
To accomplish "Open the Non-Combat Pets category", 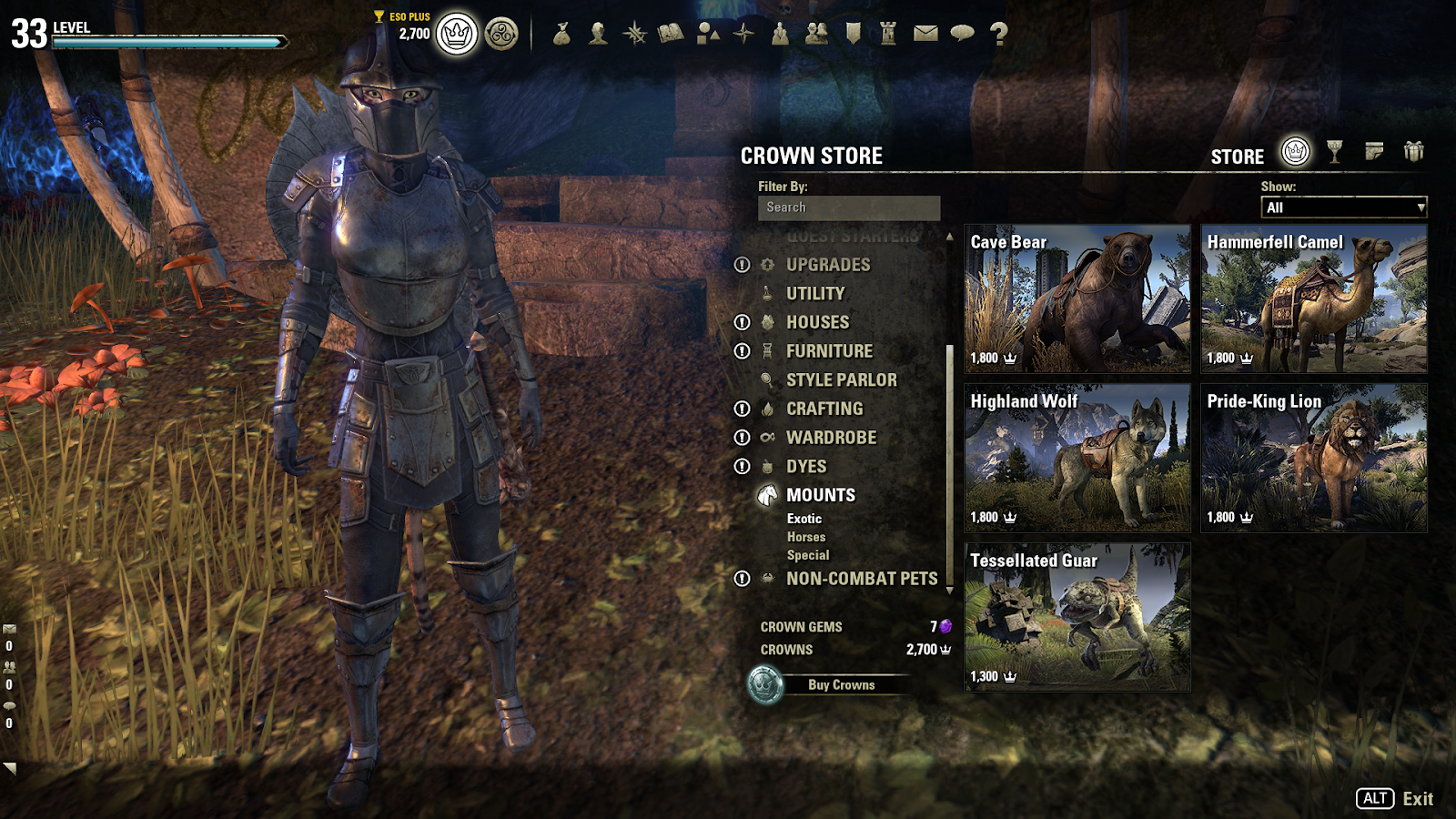I will 862,579.
